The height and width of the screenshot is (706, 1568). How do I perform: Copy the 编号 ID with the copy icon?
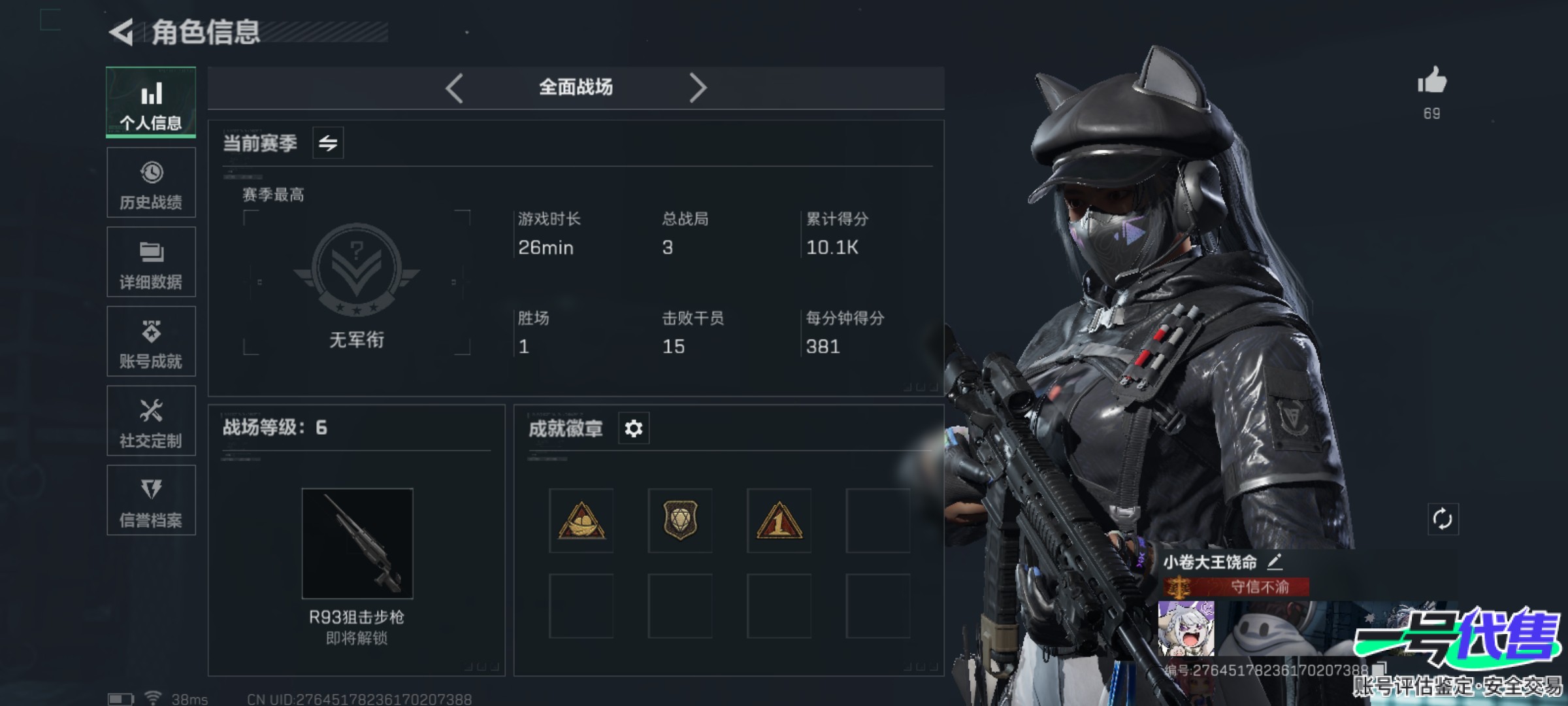tap(1379, 669)
